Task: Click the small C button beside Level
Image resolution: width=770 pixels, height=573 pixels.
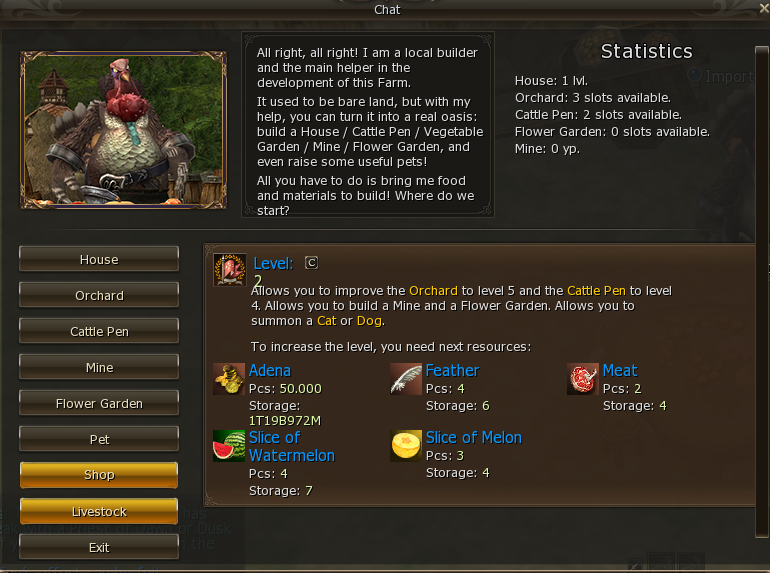Action: point(311,263)
